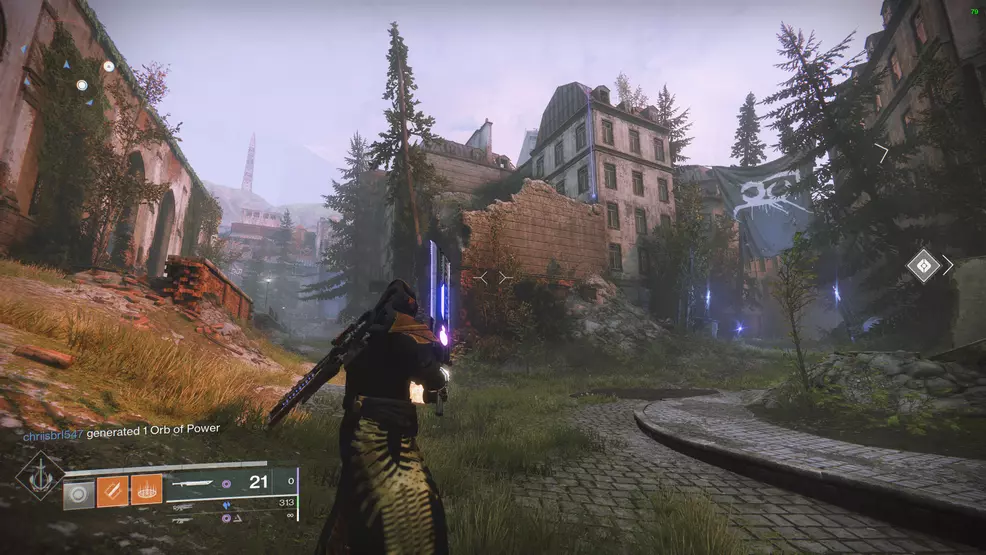This screenshot has width=986, height=555.
Task: Click the diamond objective waypoint marker
Action: click(922, 265)
